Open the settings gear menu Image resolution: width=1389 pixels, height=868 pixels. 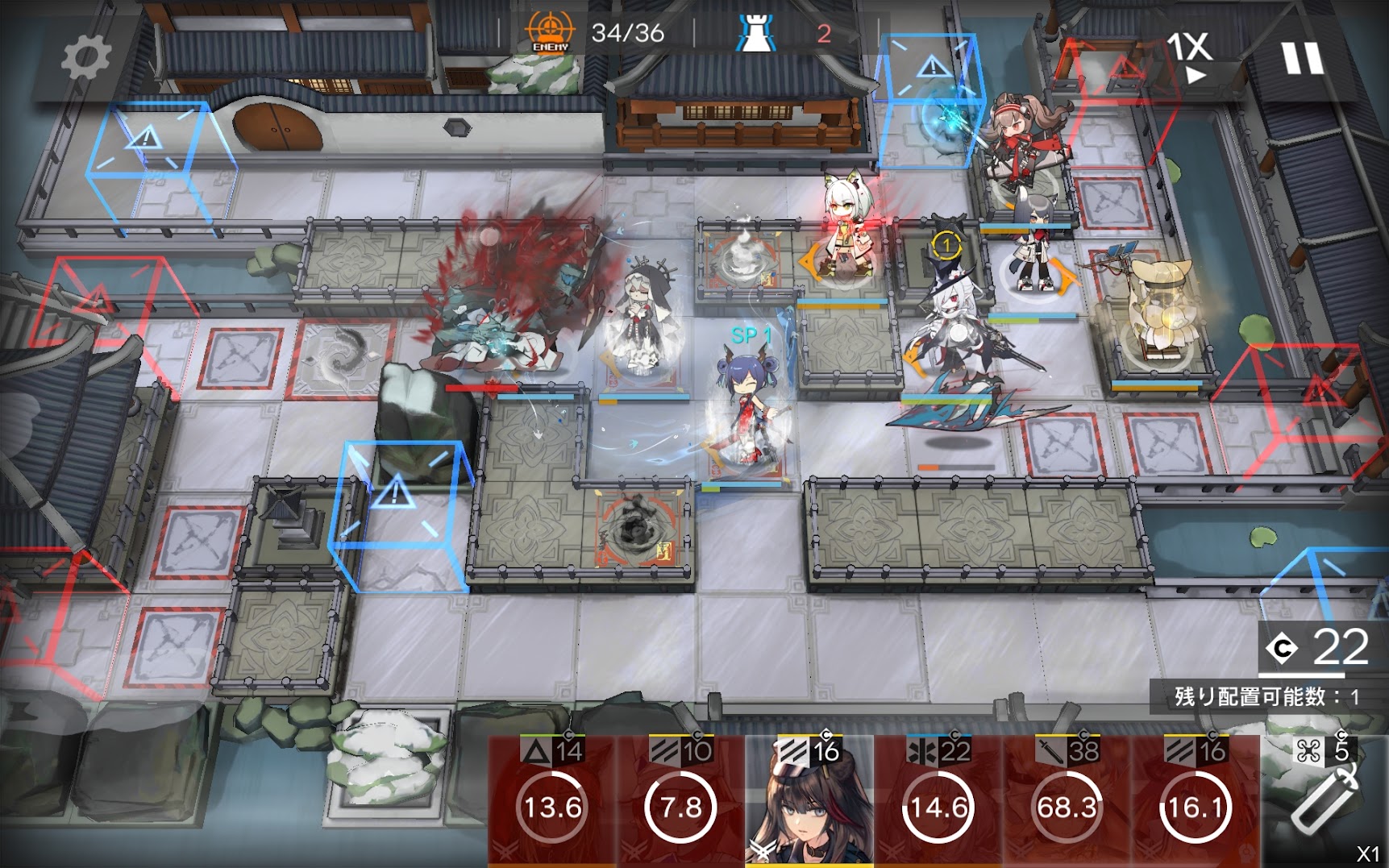click(x=85, y=57)
